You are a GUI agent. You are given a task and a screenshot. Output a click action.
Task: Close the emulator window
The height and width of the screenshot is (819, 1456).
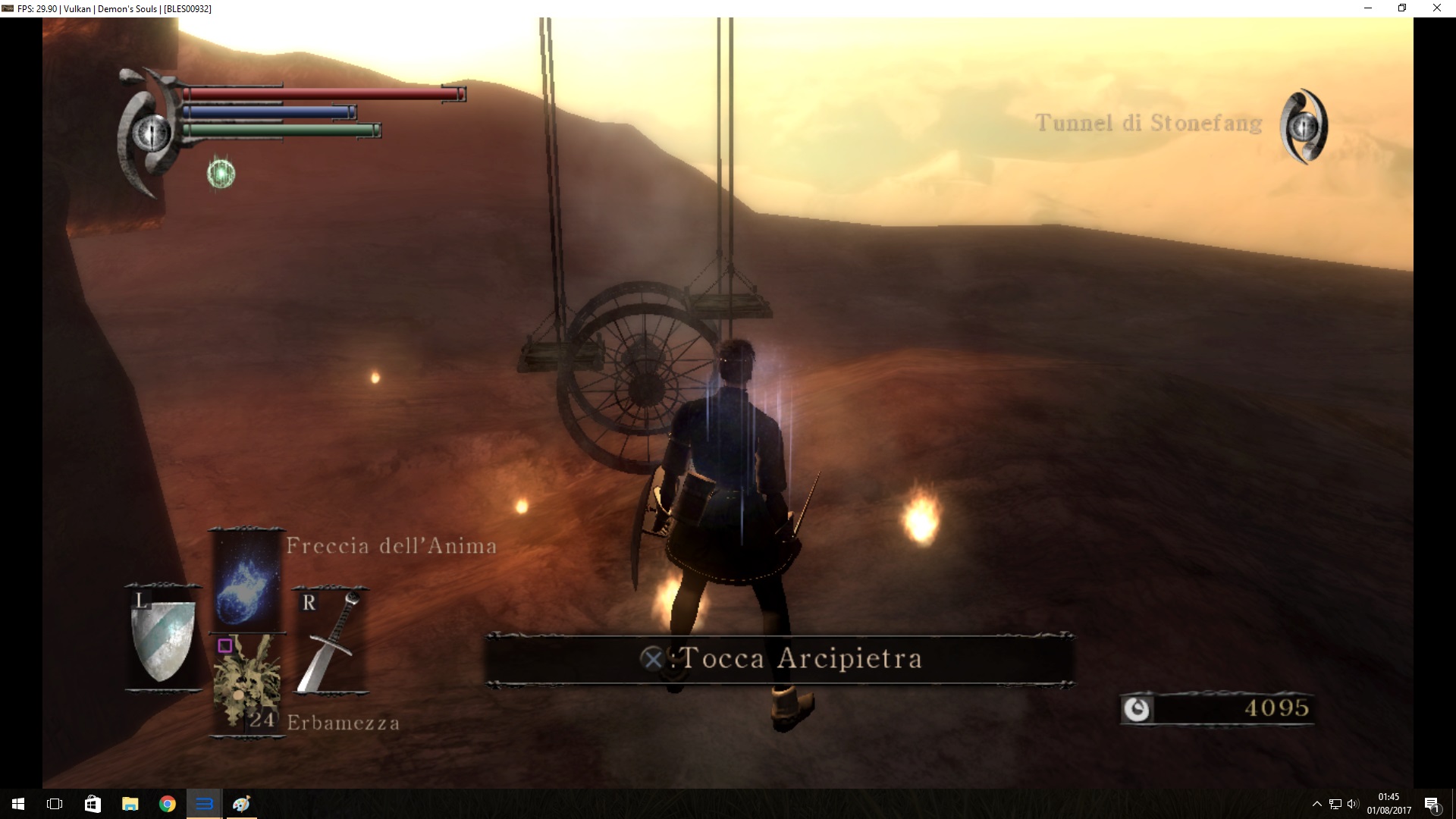[1436, 8]
